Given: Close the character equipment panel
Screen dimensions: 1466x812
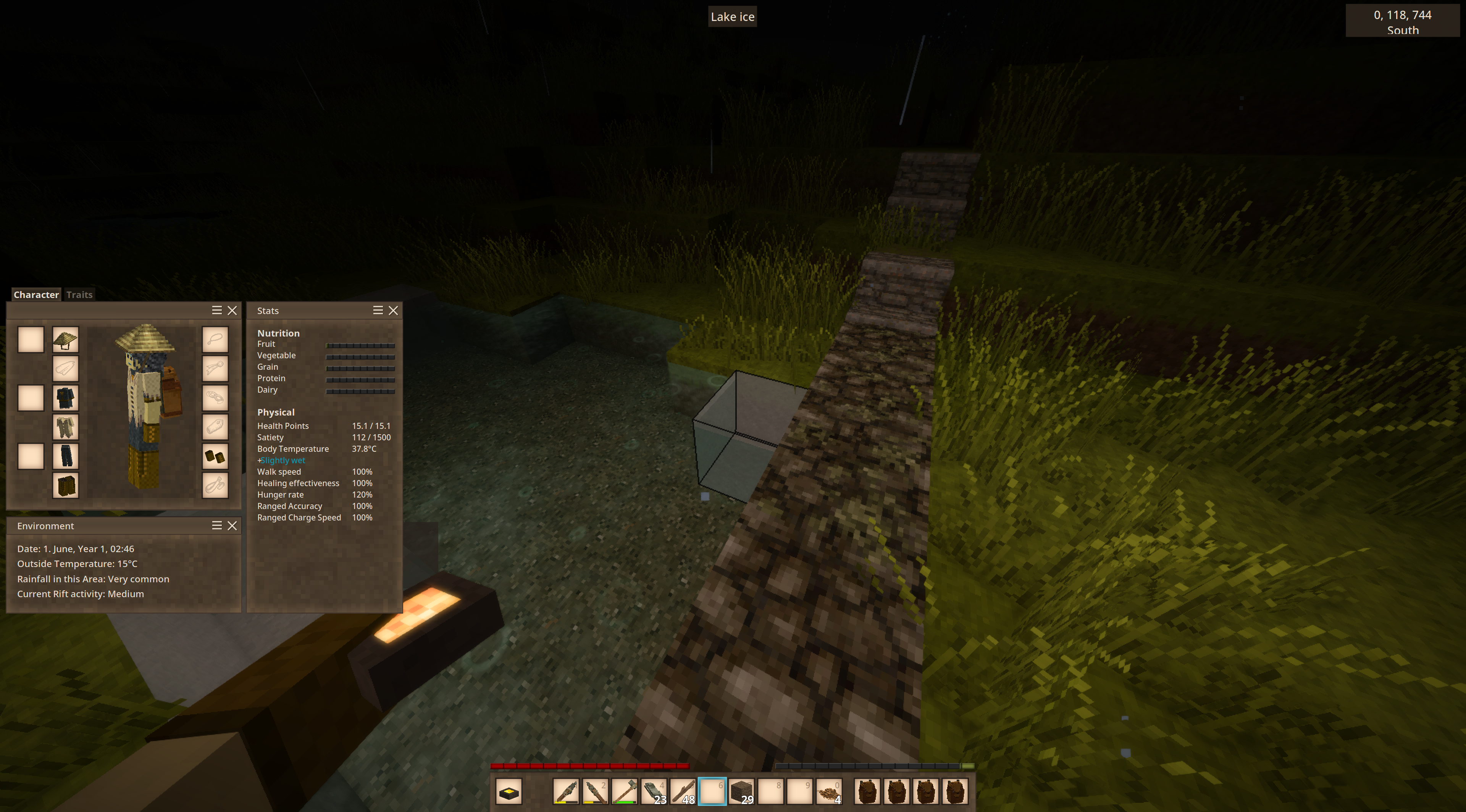Looking at the screenshot, I should click(x=232, y=311).
